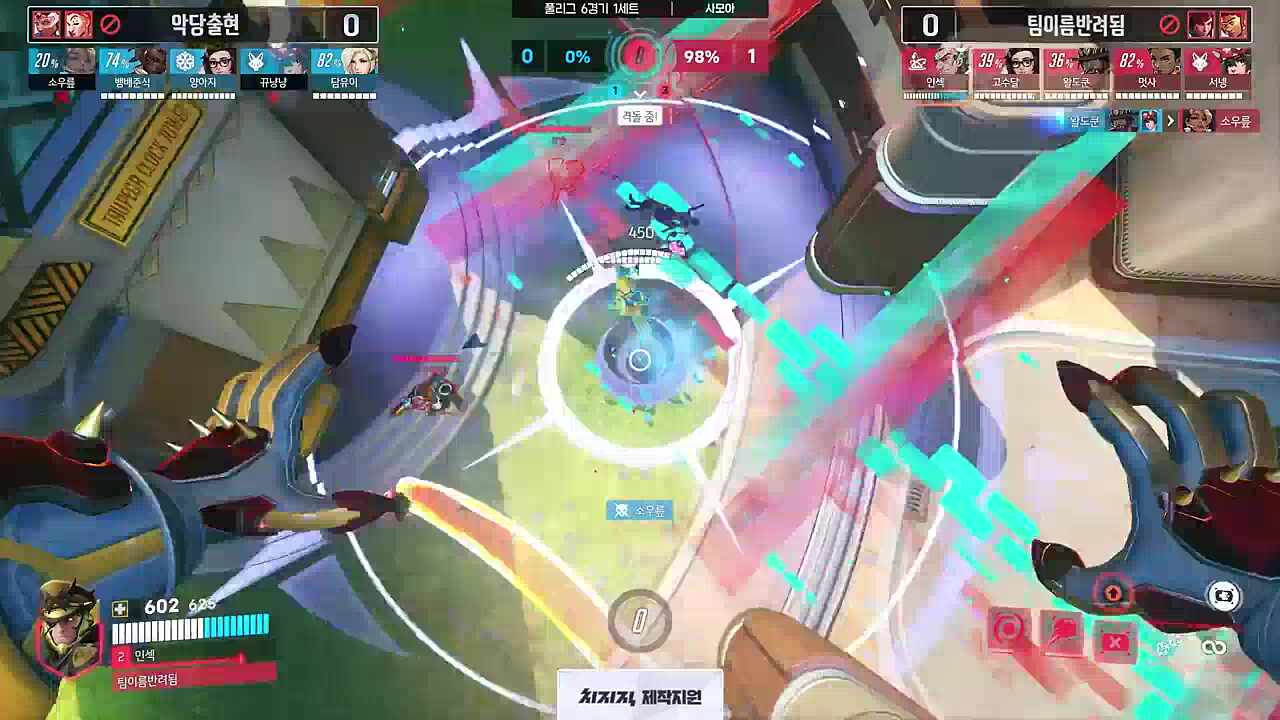
Task: Toggle spectate view on 소우릎's player marker
Action: click(640, 510)
